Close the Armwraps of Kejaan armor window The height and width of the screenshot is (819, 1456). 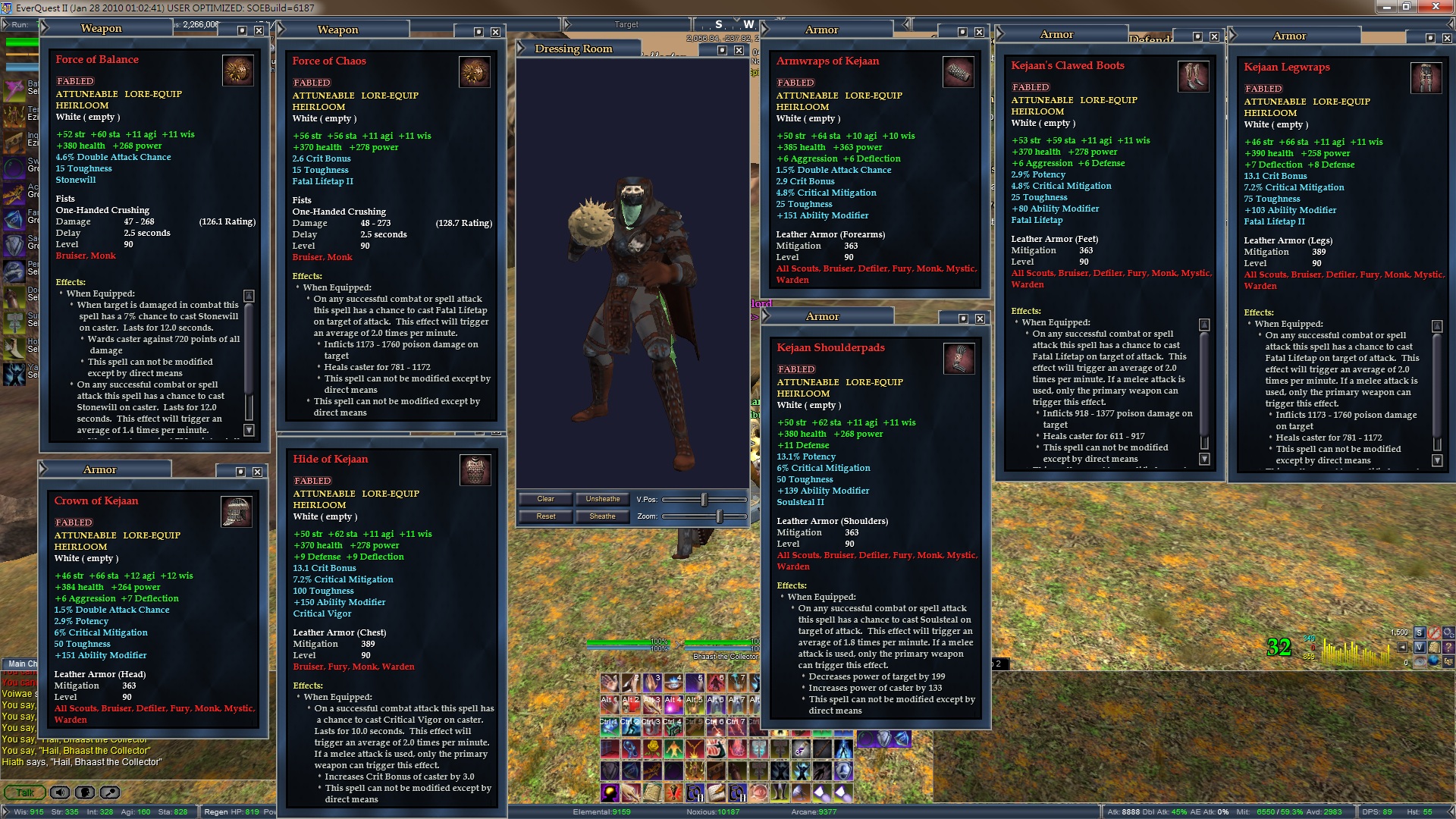(979, 32)
